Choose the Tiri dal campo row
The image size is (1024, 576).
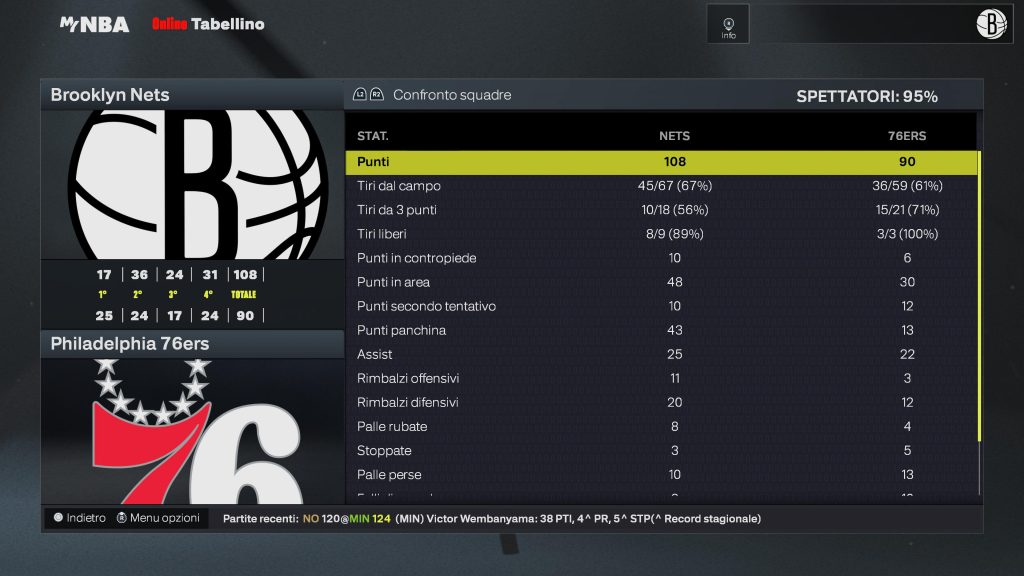[x=660, y=186]
